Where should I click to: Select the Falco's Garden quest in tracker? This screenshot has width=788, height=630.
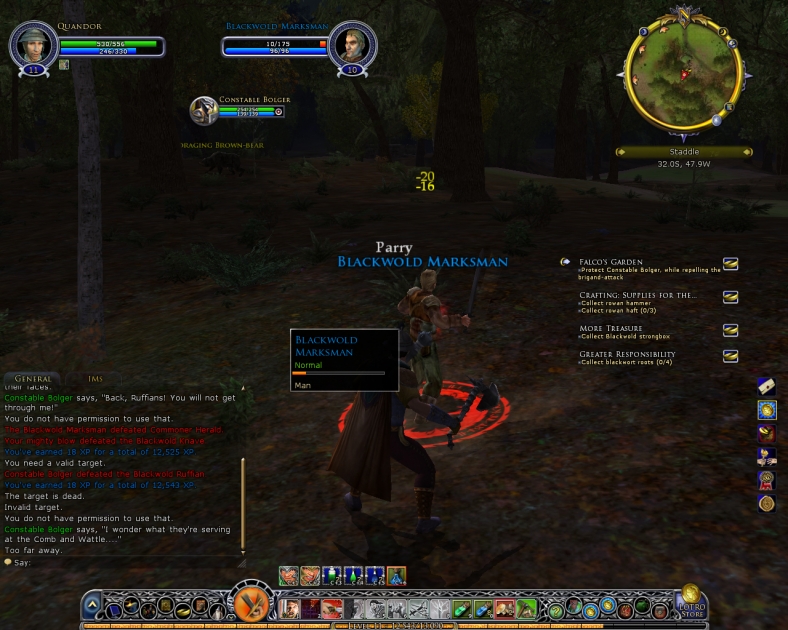click(x=611, y=262)
